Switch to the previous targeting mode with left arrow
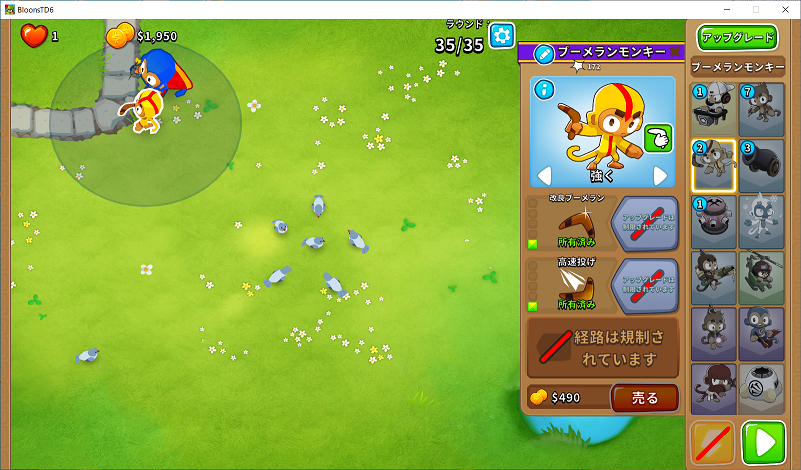Screen dimensions: 801x470 click(x=544, y=176)
